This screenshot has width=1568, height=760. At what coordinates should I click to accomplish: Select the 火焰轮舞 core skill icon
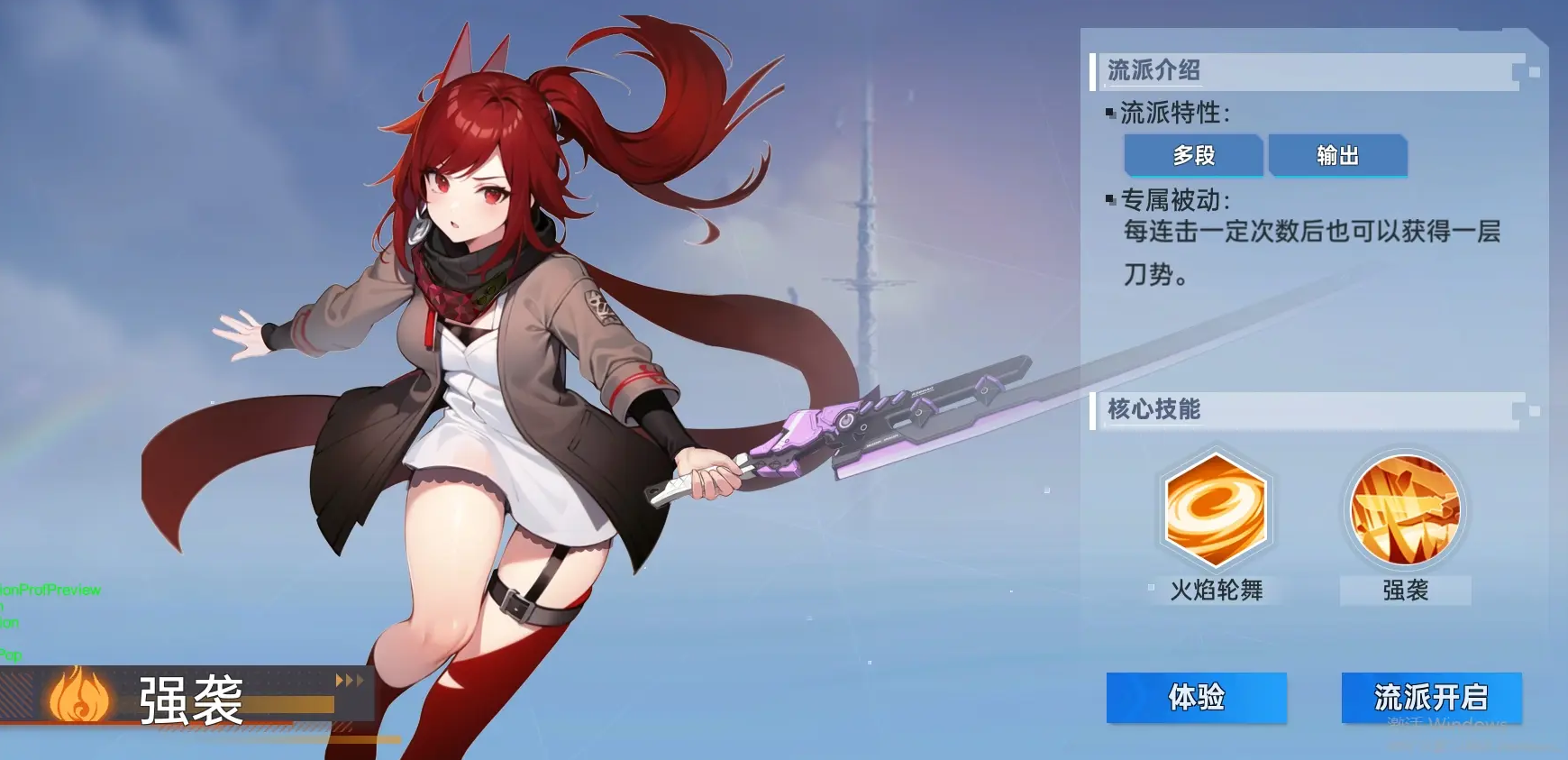pyautogui.click(x=1216, y=510)
